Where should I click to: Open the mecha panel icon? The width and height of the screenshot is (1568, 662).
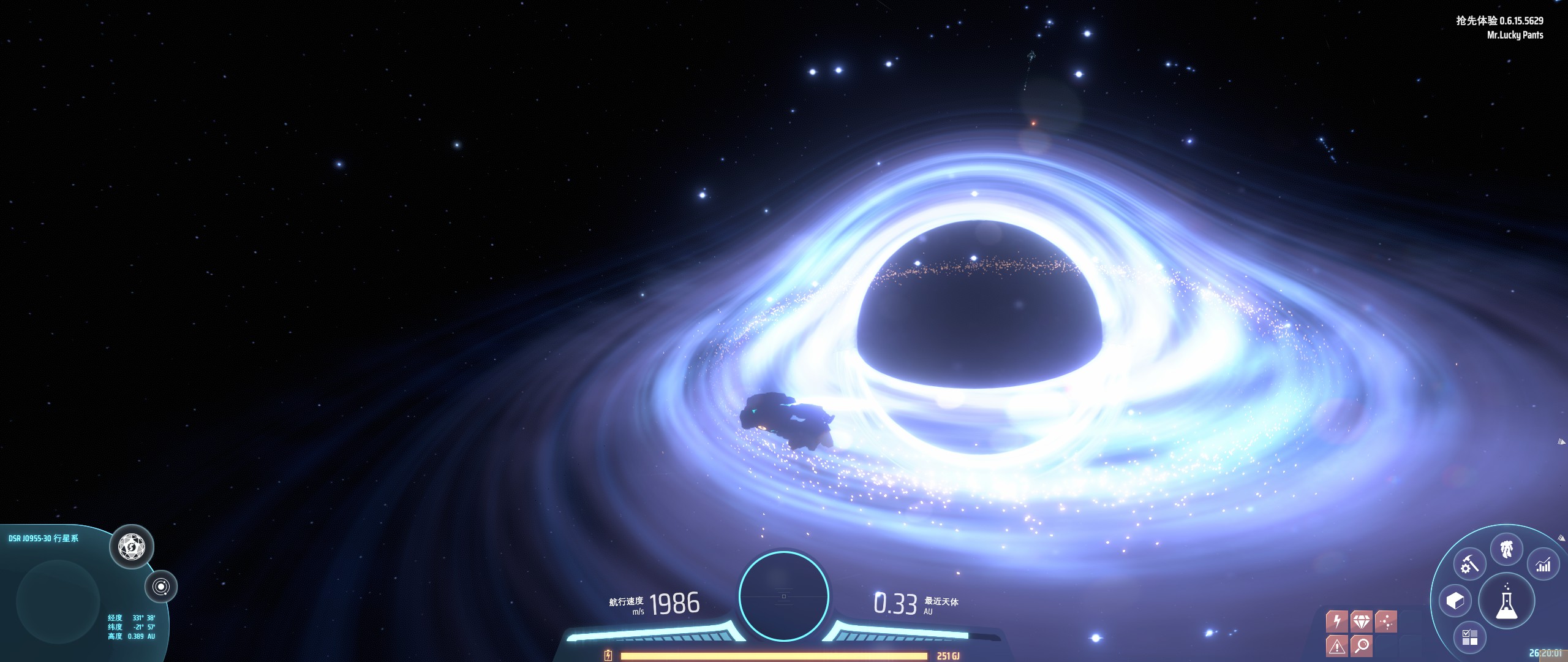1507,549
